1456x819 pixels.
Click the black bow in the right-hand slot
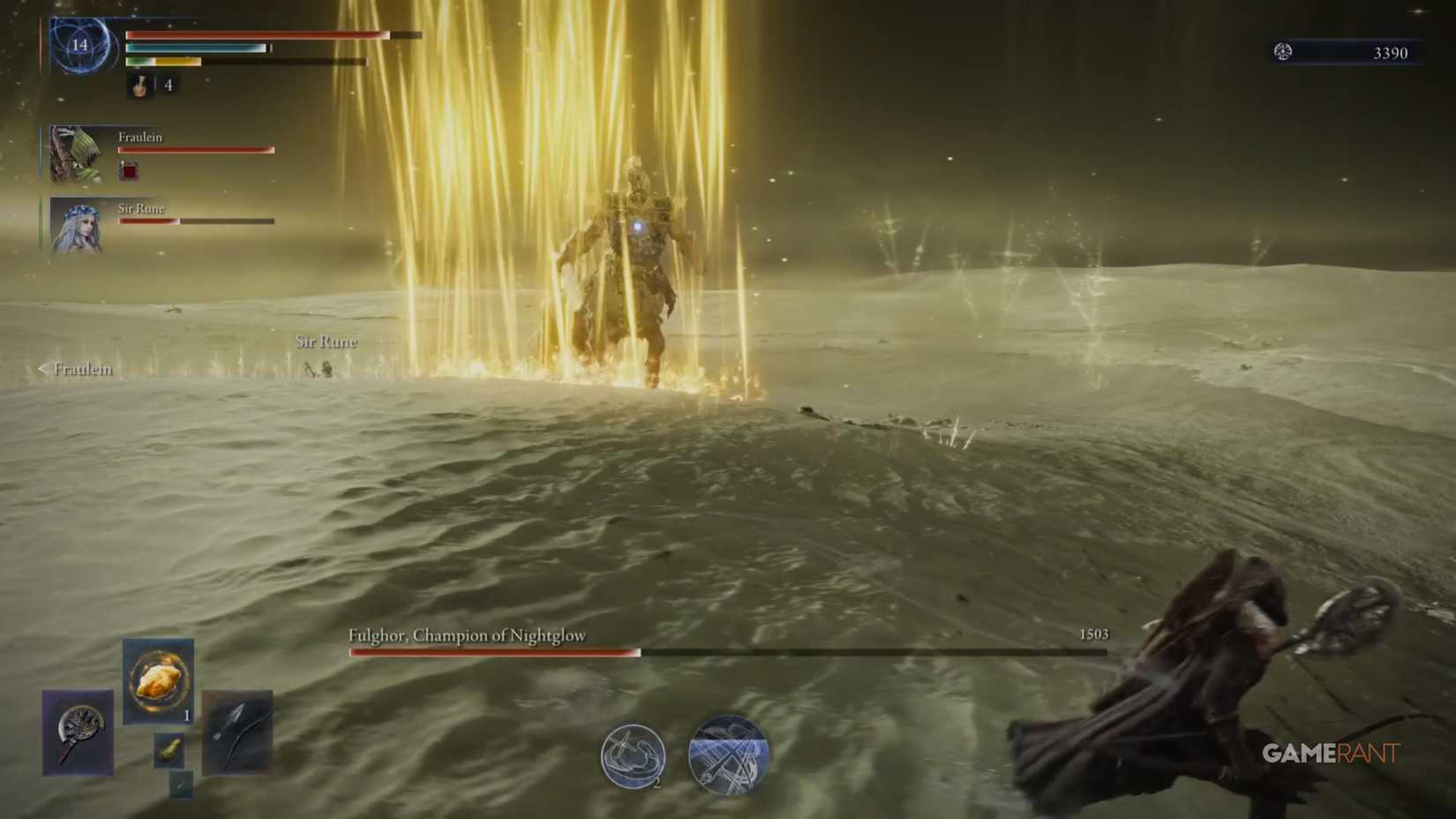236,733
